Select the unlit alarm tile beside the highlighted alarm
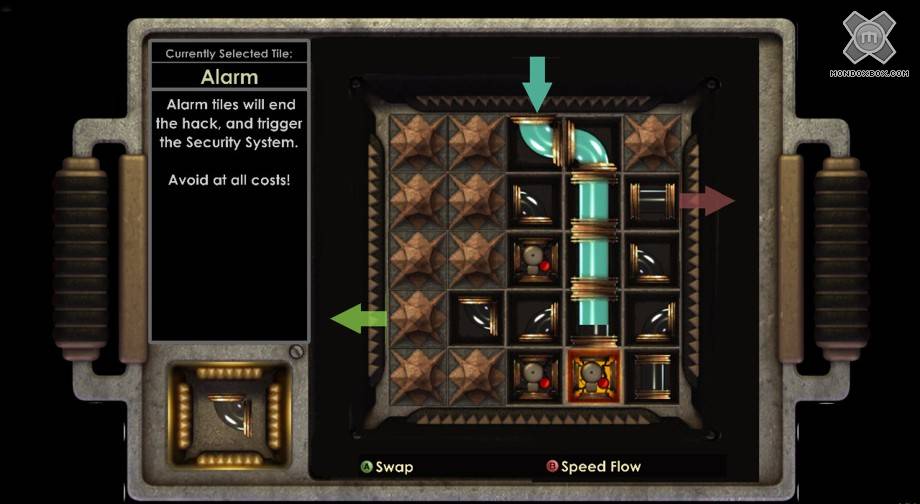The height and width of the screenshot is (504, 920). [535, 374]
